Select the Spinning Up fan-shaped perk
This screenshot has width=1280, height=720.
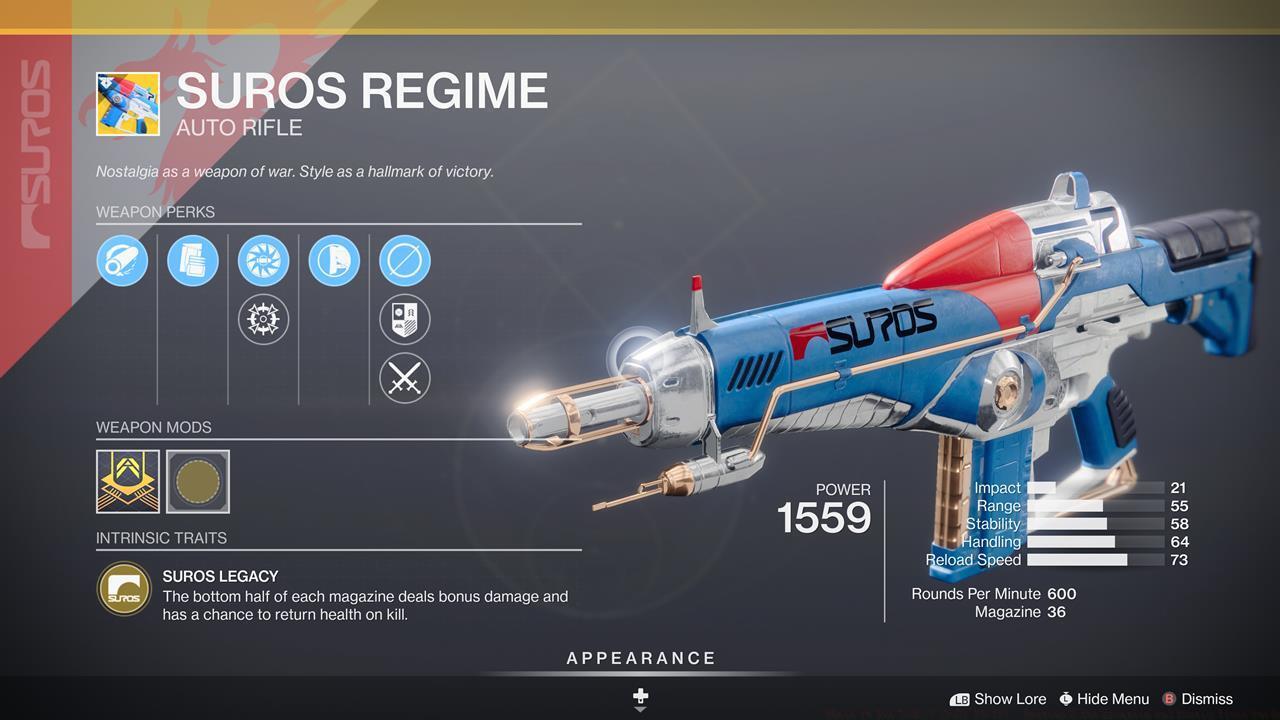tap(263, 261)
